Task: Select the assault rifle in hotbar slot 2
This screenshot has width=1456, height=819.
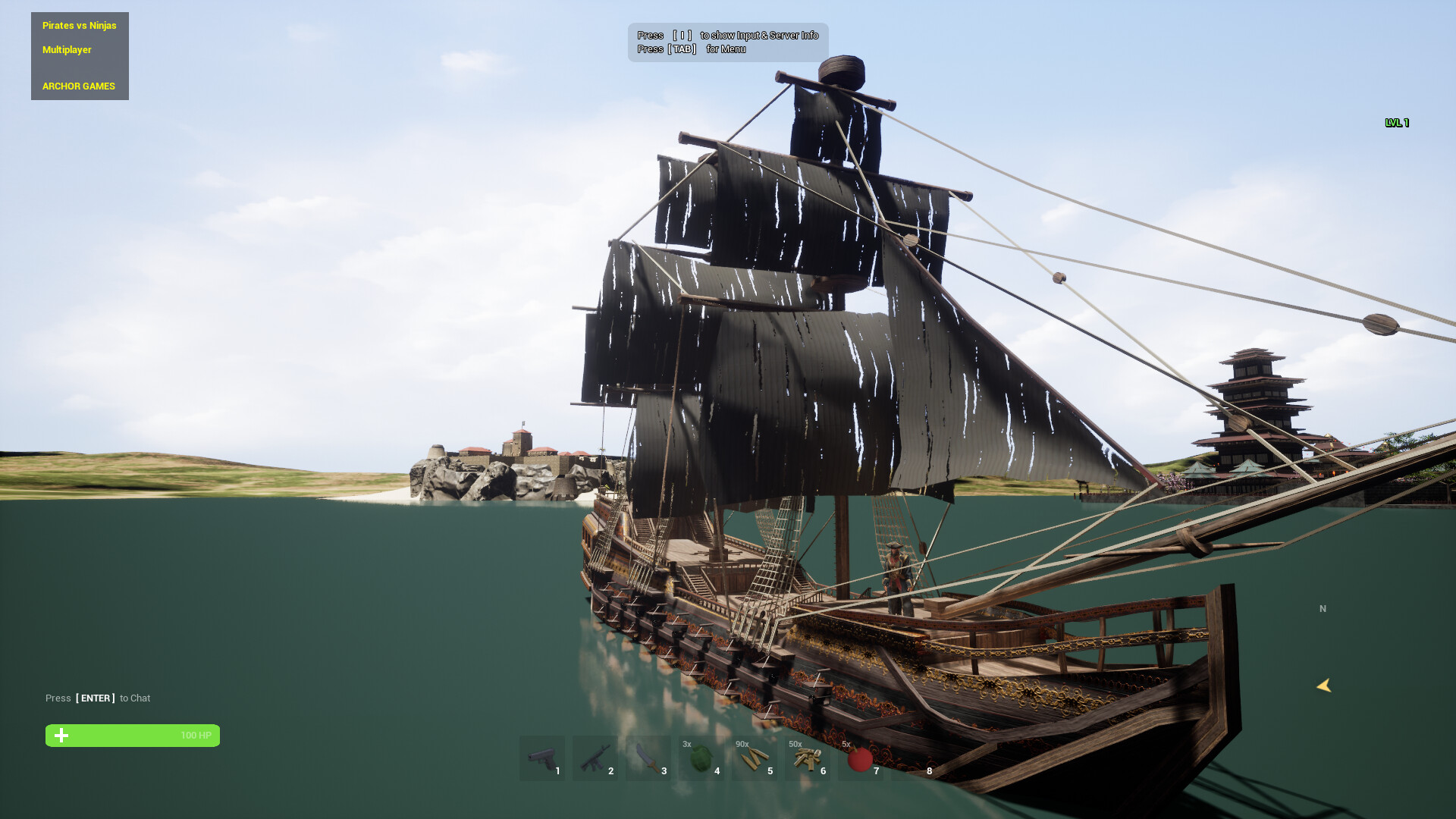Action: click(x=595, y=758)
